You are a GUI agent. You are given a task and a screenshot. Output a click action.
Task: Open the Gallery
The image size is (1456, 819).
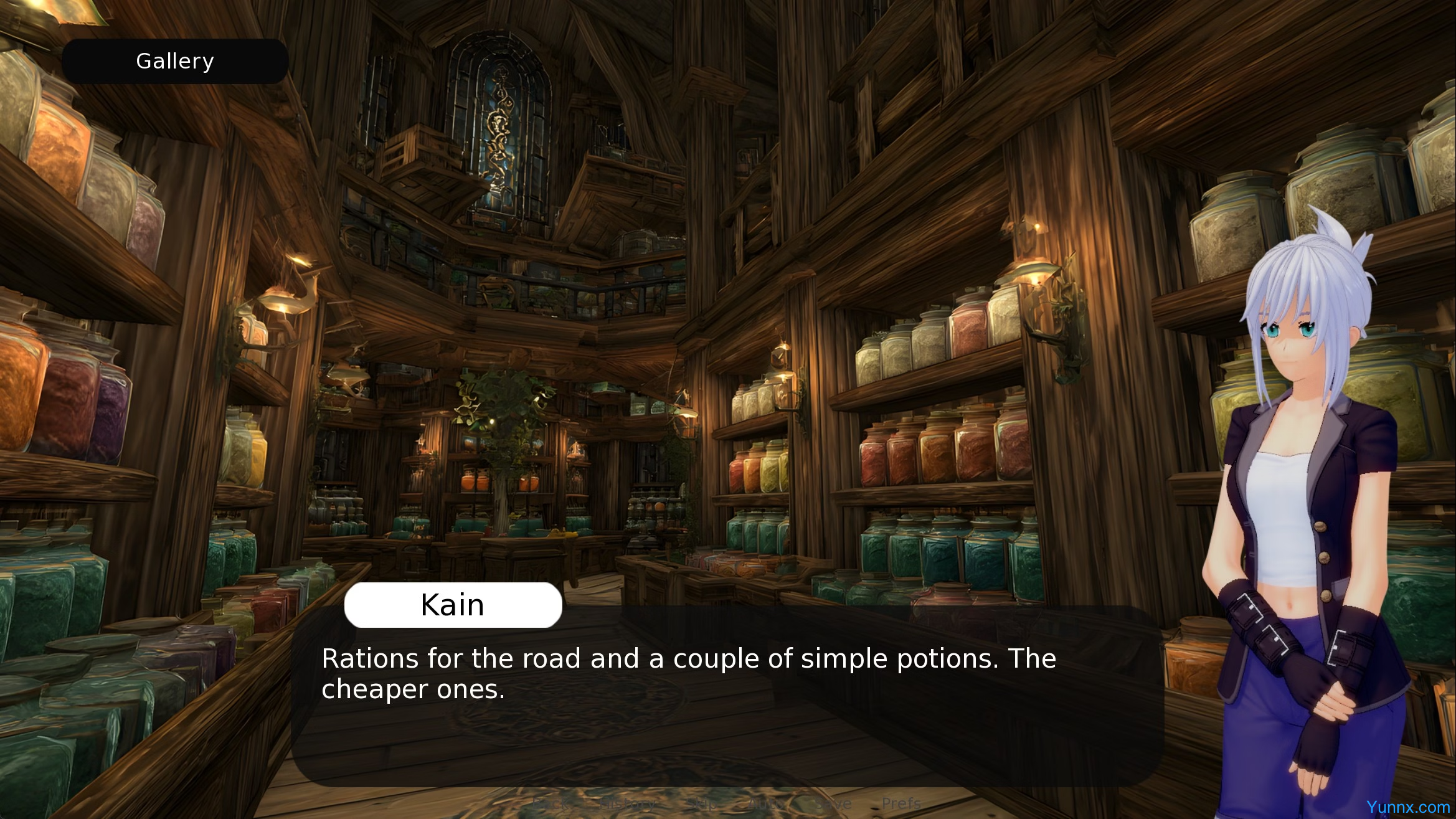click(x=175, y=61)
